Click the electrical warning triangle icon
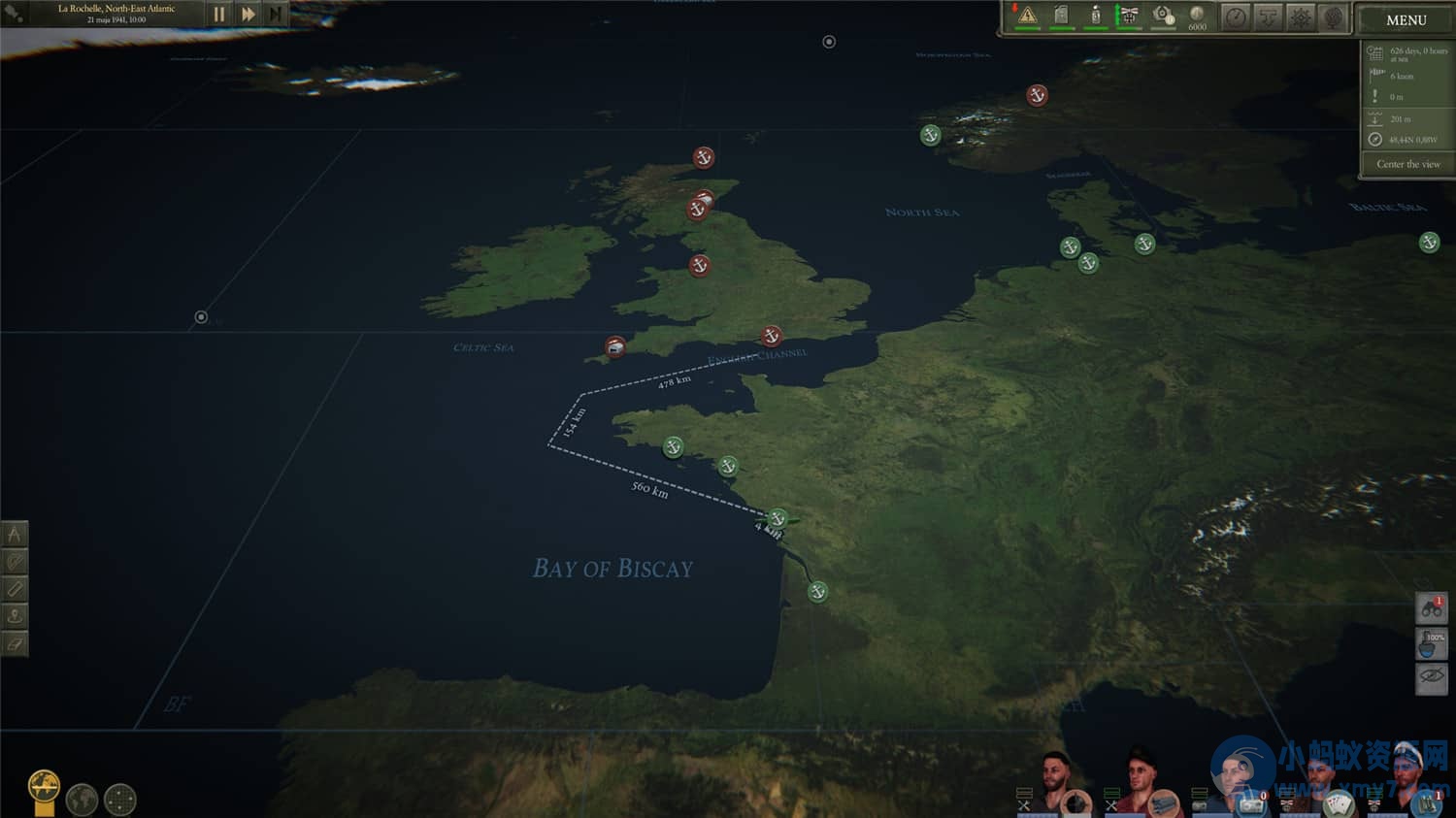Viewport: 1456px width, 818px height. point(1027,16)
